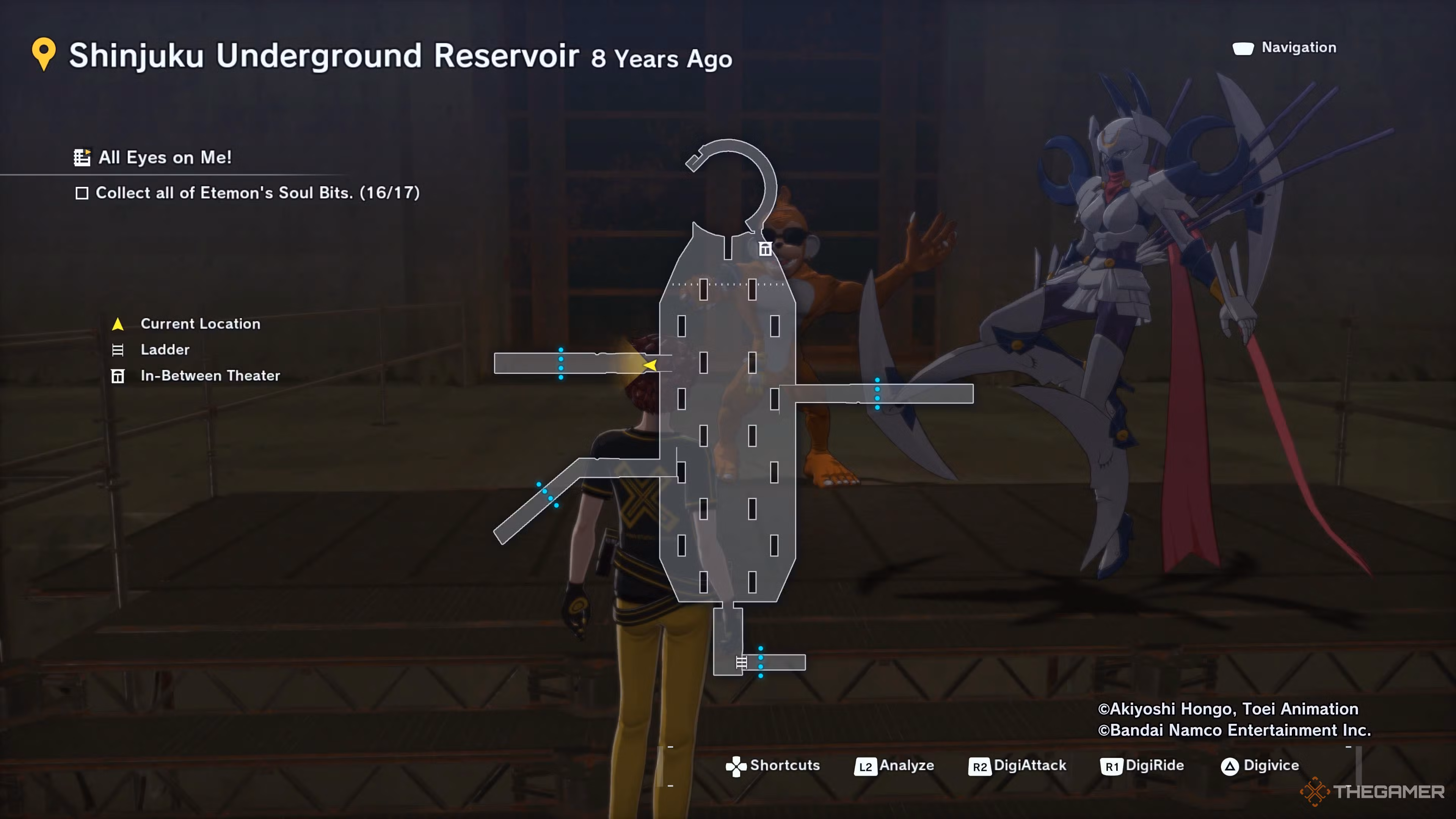Toggle the Collect Etemon's Soul Bits objective checkbox

pyautogui.click(x=82, y=193)
